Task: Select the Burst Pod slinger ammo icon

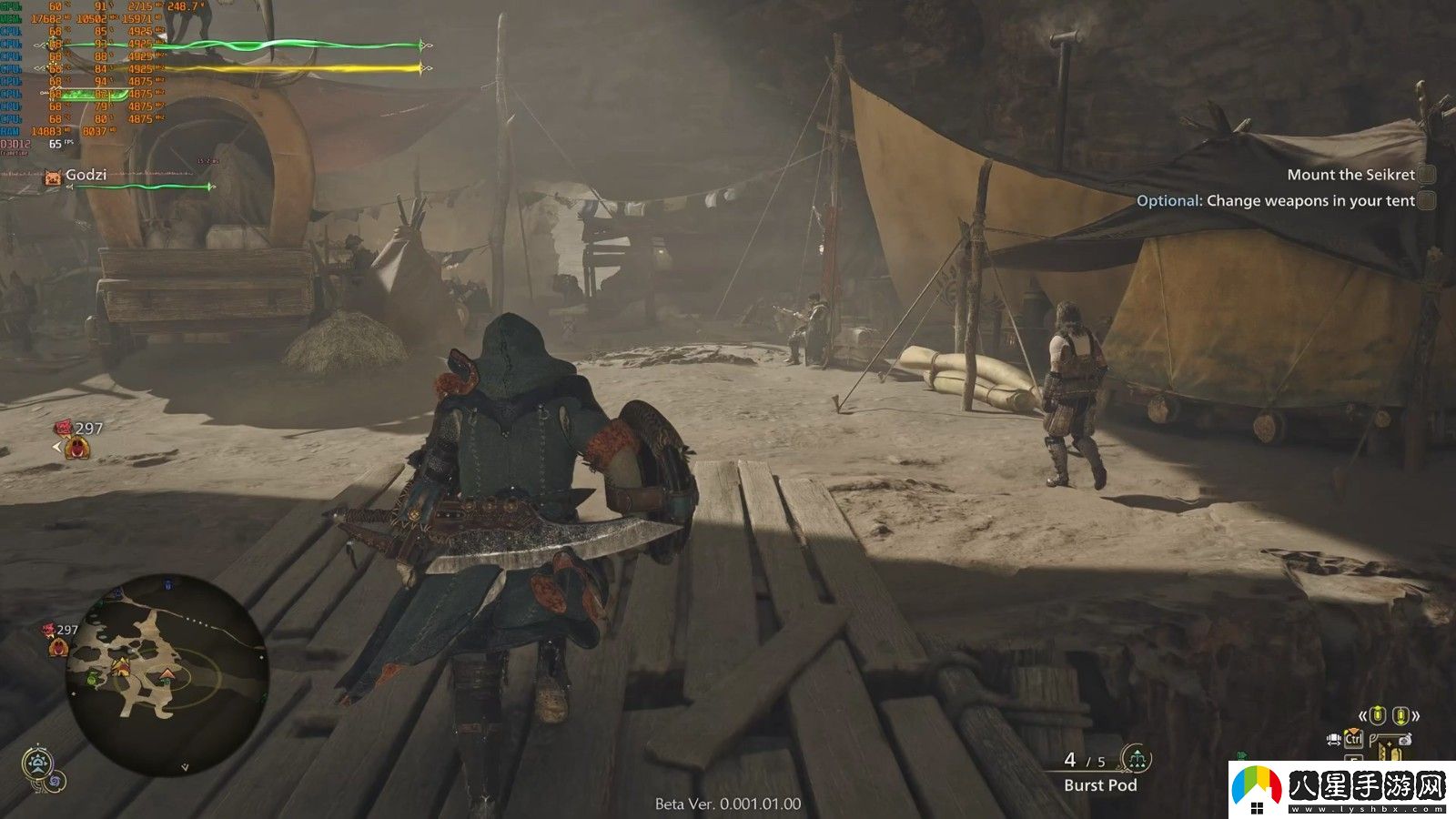Action: 1136,758
